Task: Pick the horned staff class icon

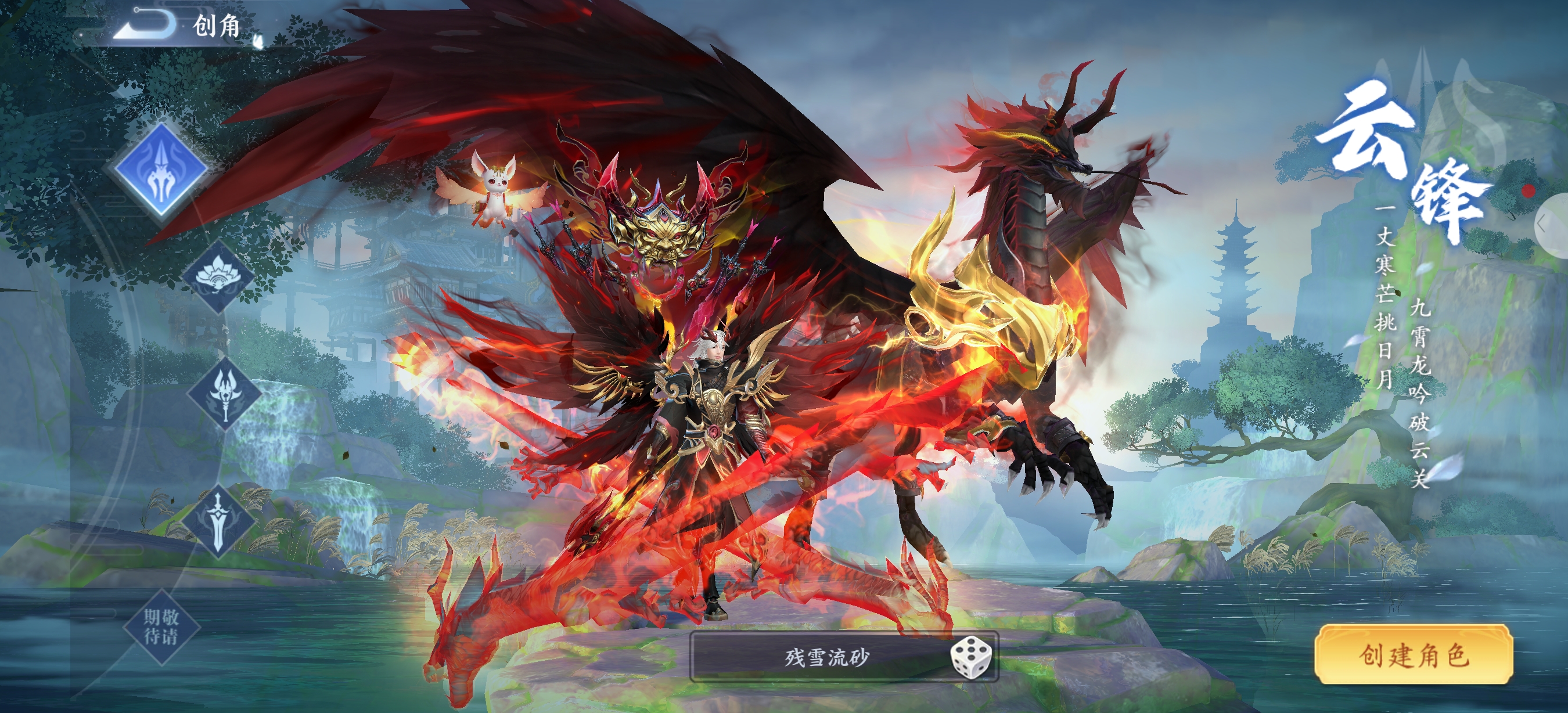Action: [x=224, y=394]
